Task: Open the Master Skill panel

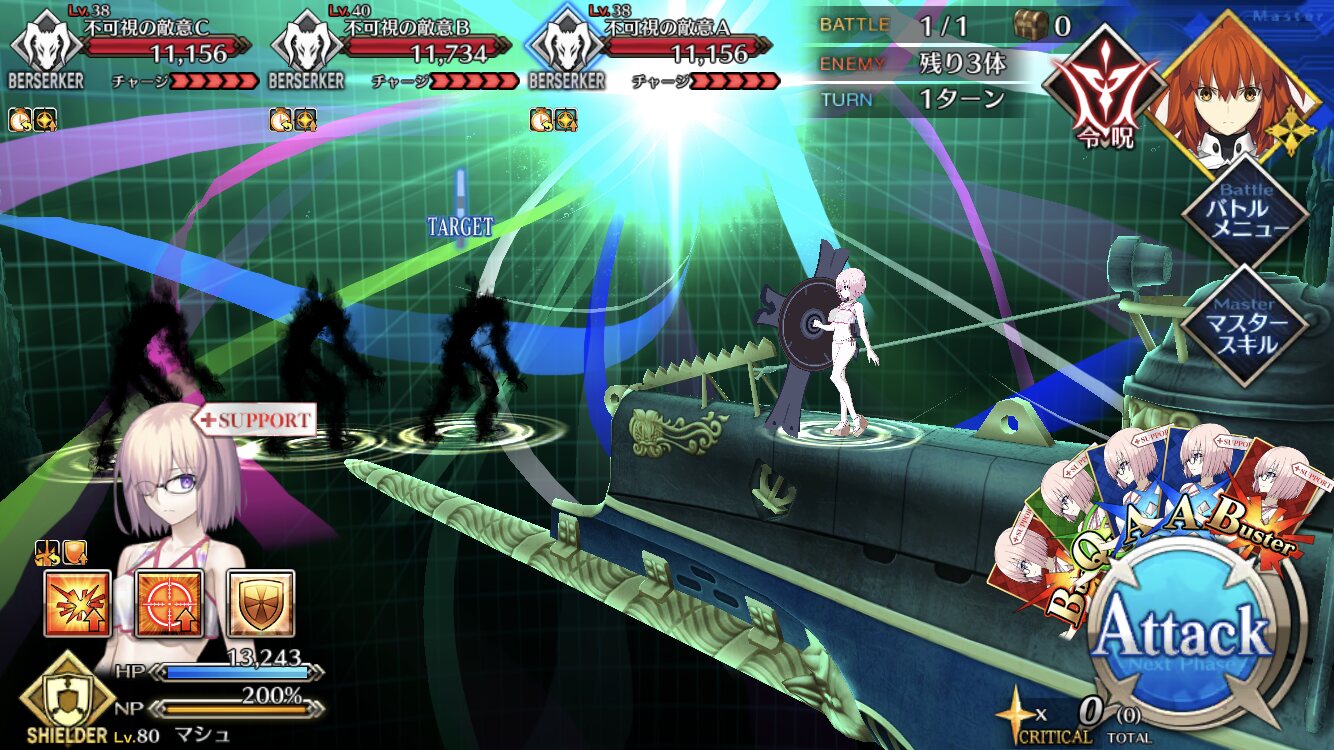Action: (1245, 325)
